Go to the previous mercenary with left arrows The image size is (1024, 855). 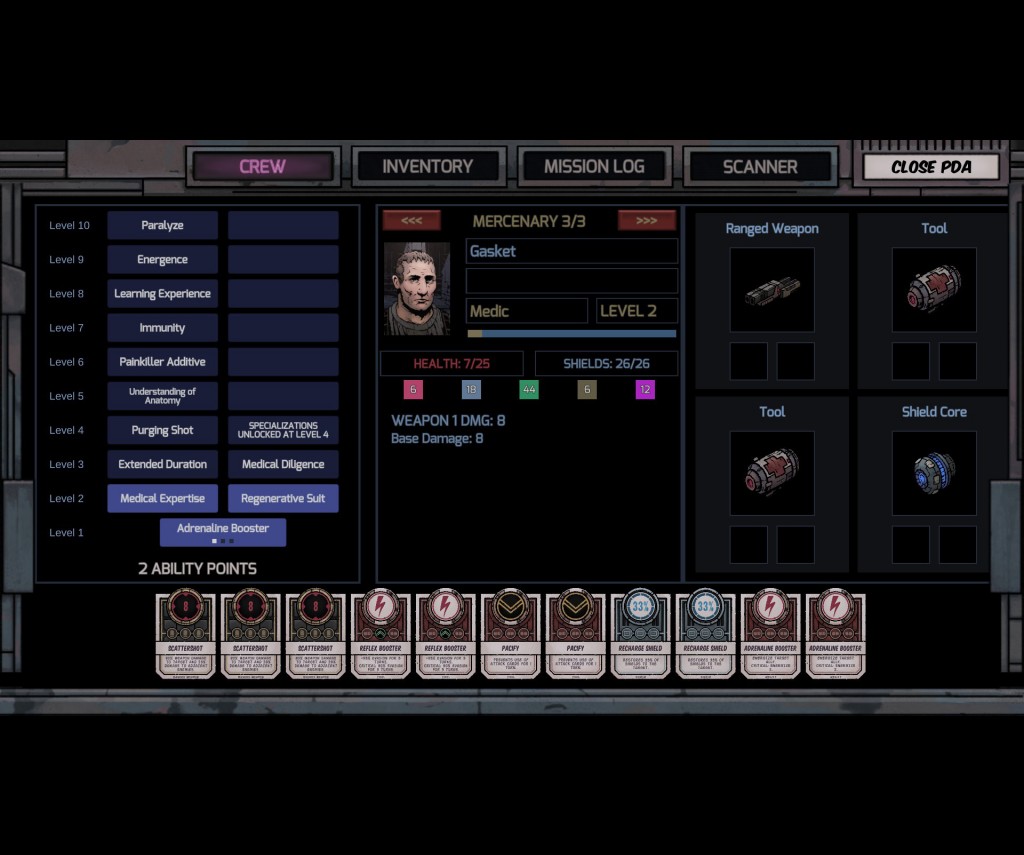pyautogui.click(x=411, y=220)
